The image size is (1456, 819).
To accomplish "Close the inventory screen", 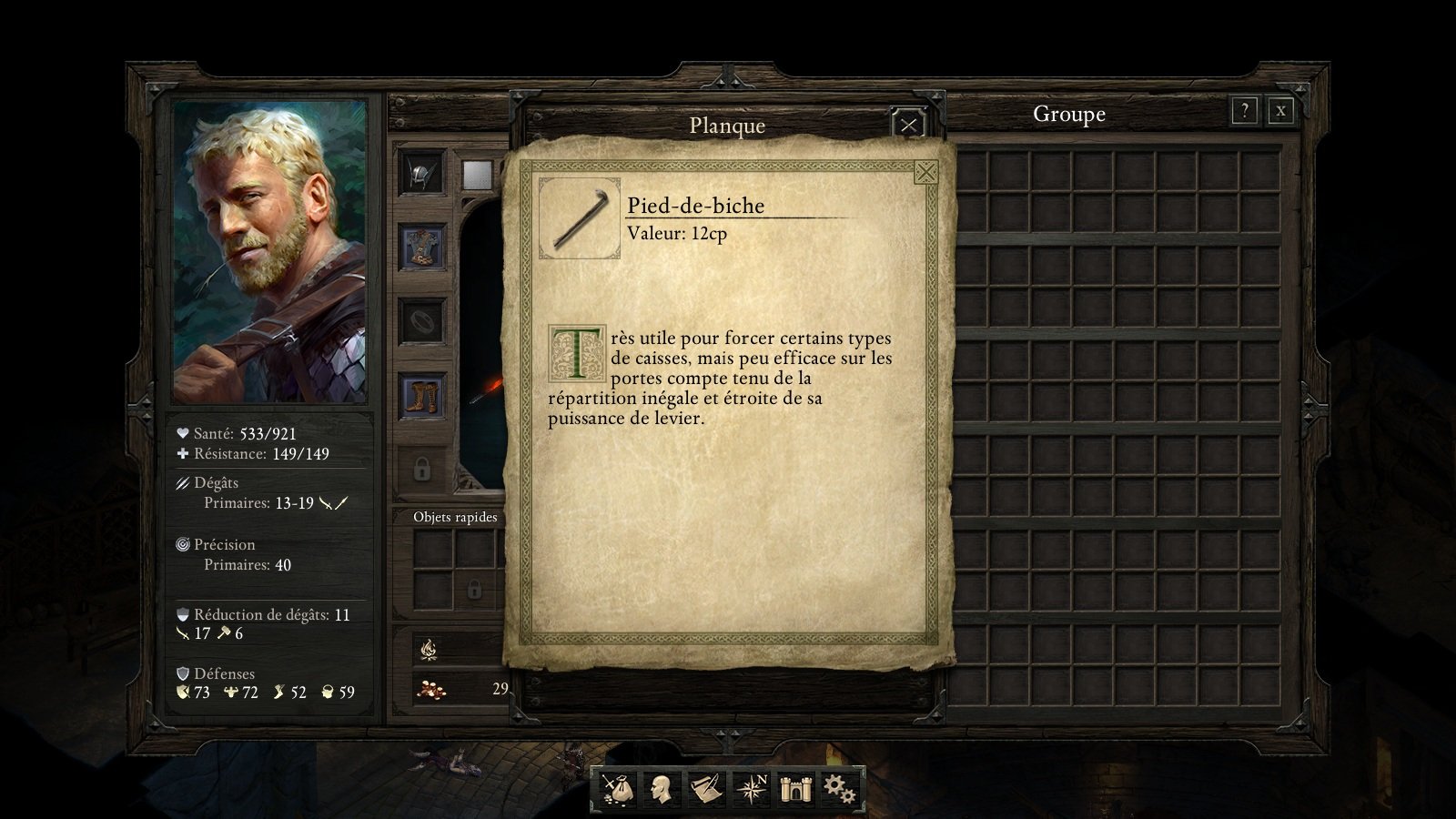I will click(1280, 111).
